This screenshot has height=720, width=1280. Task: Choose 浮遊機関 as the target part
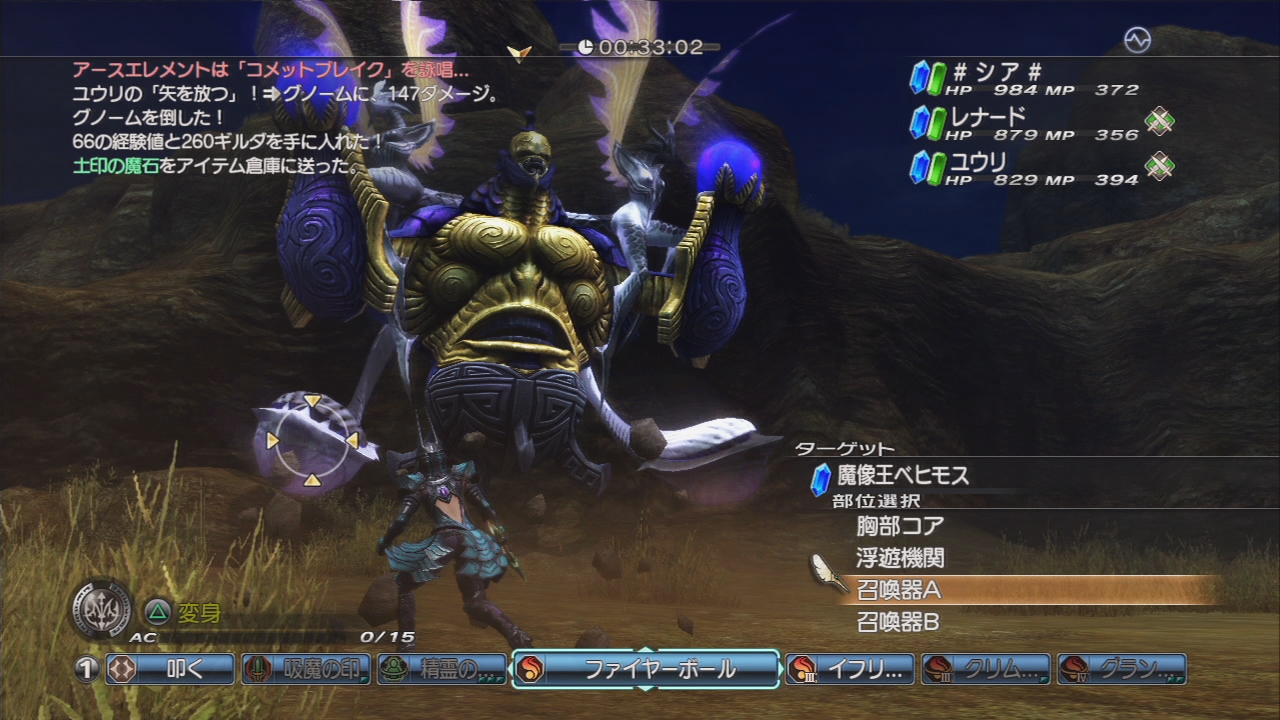(900, 558)
